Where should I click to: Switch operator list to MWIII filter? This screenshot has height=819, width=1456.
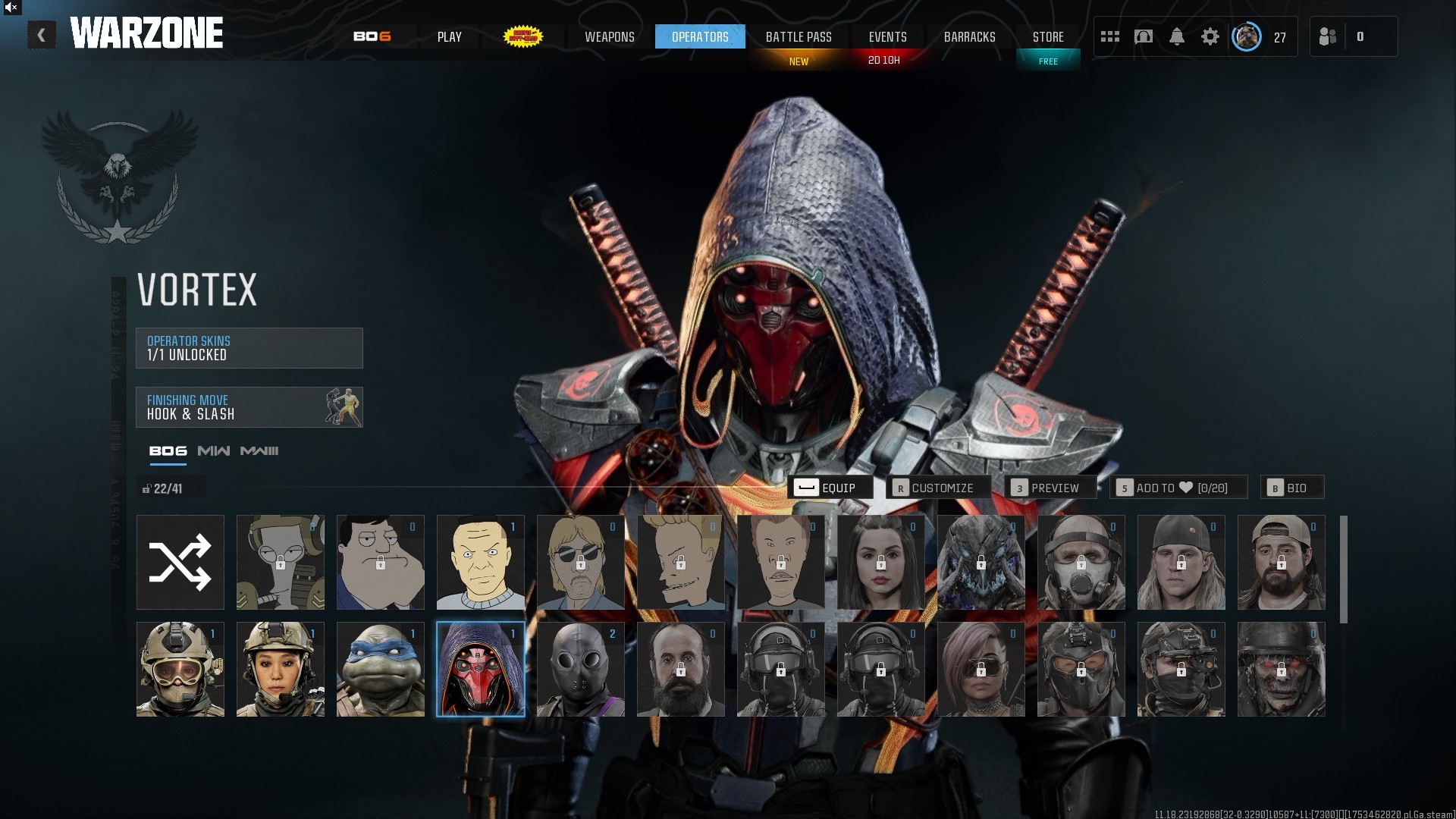click(259, 451)
